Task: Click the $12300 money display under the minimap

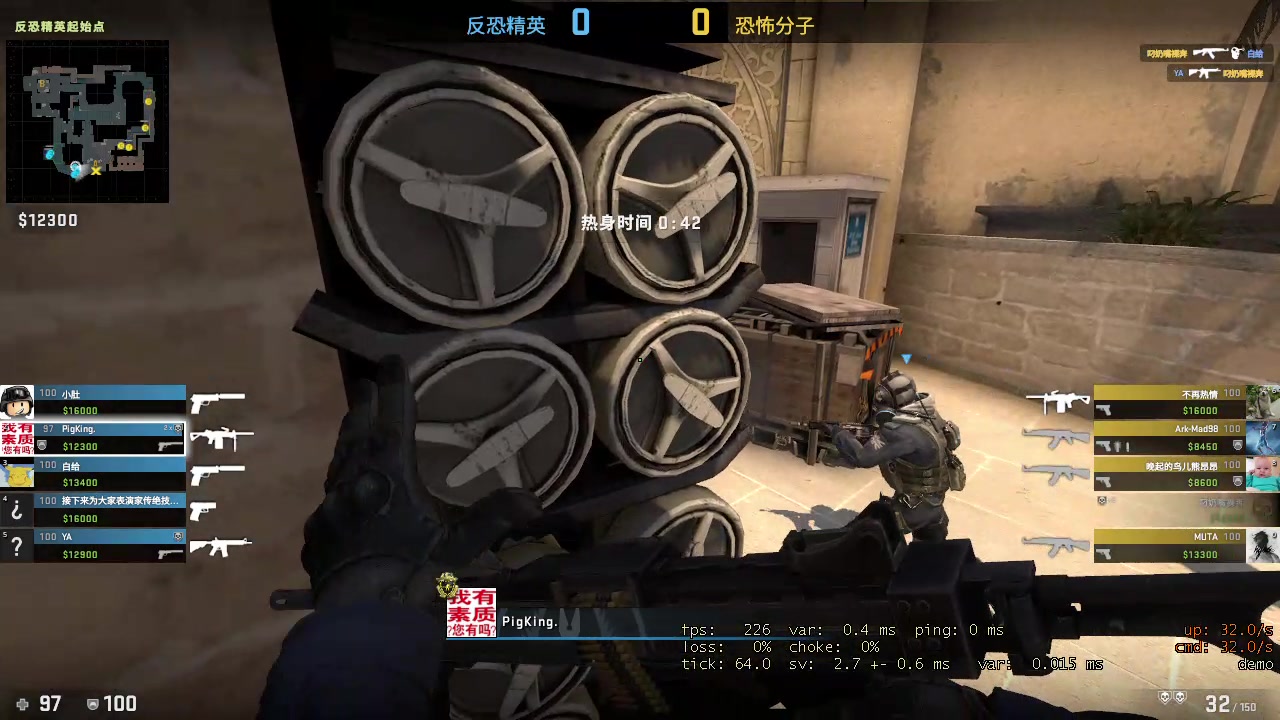Action: [47, 220]
